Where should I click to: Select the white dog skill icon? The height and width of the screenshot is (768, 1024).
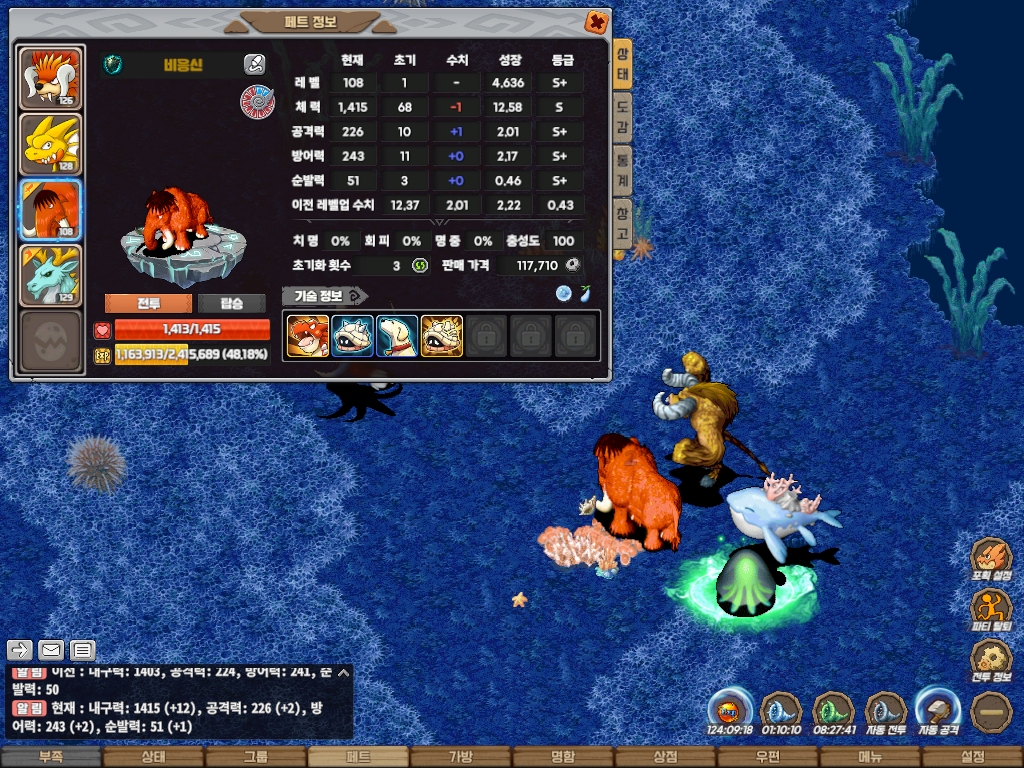(397, 336)
